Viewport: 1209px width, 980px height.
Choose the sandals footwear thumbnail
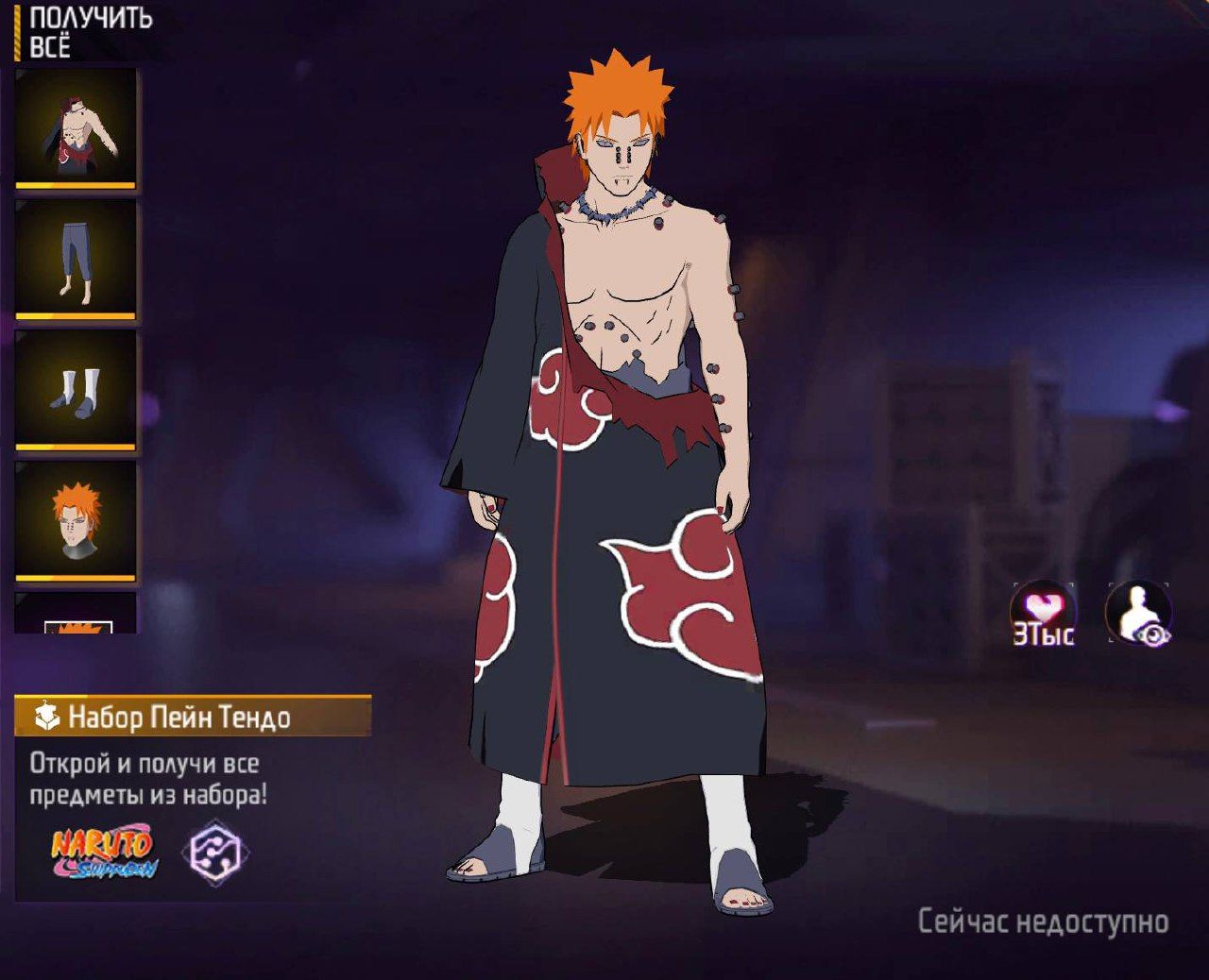click(x=76, y=389)
